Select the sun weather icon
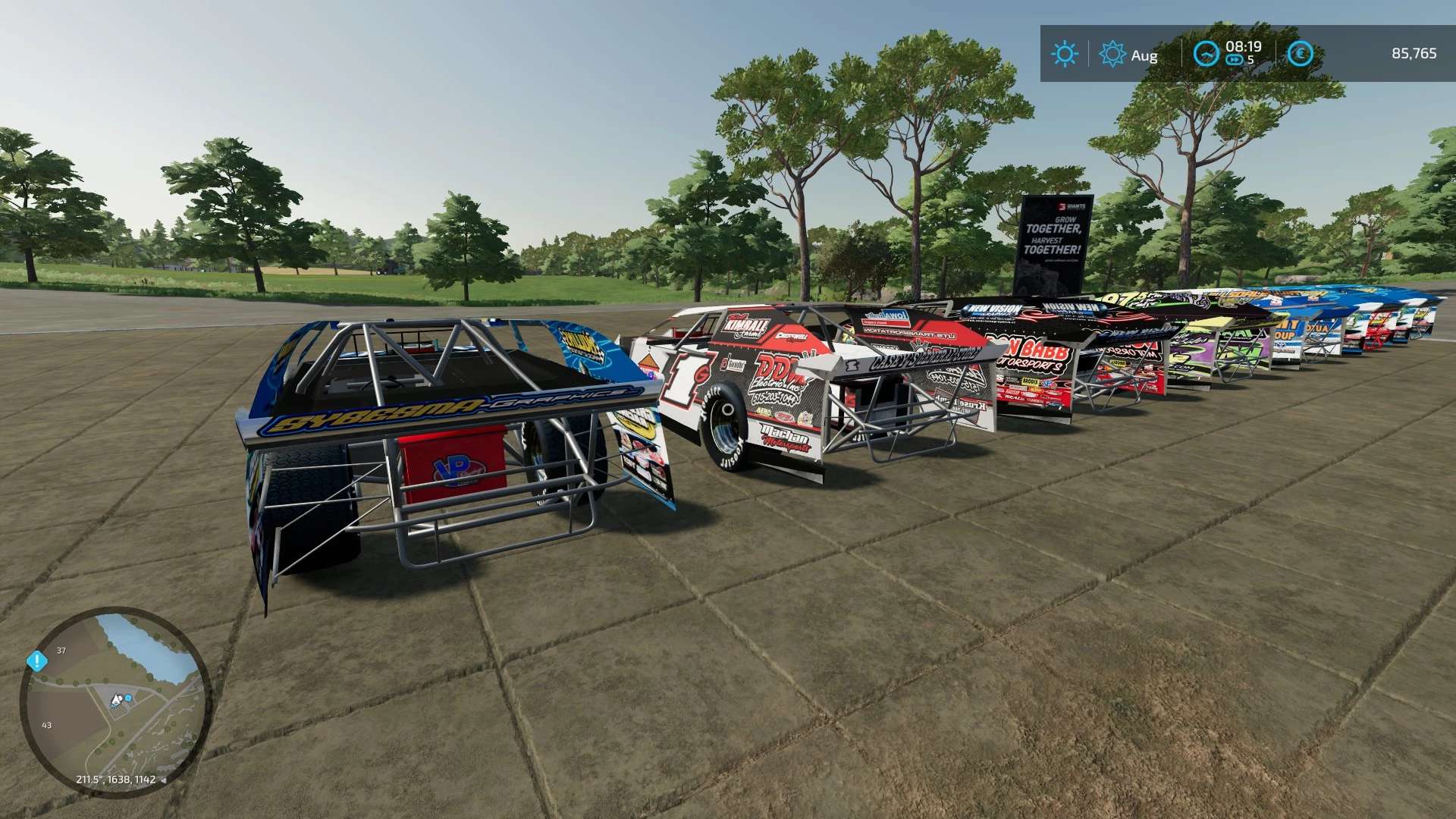 click(x=1064, y=54)
